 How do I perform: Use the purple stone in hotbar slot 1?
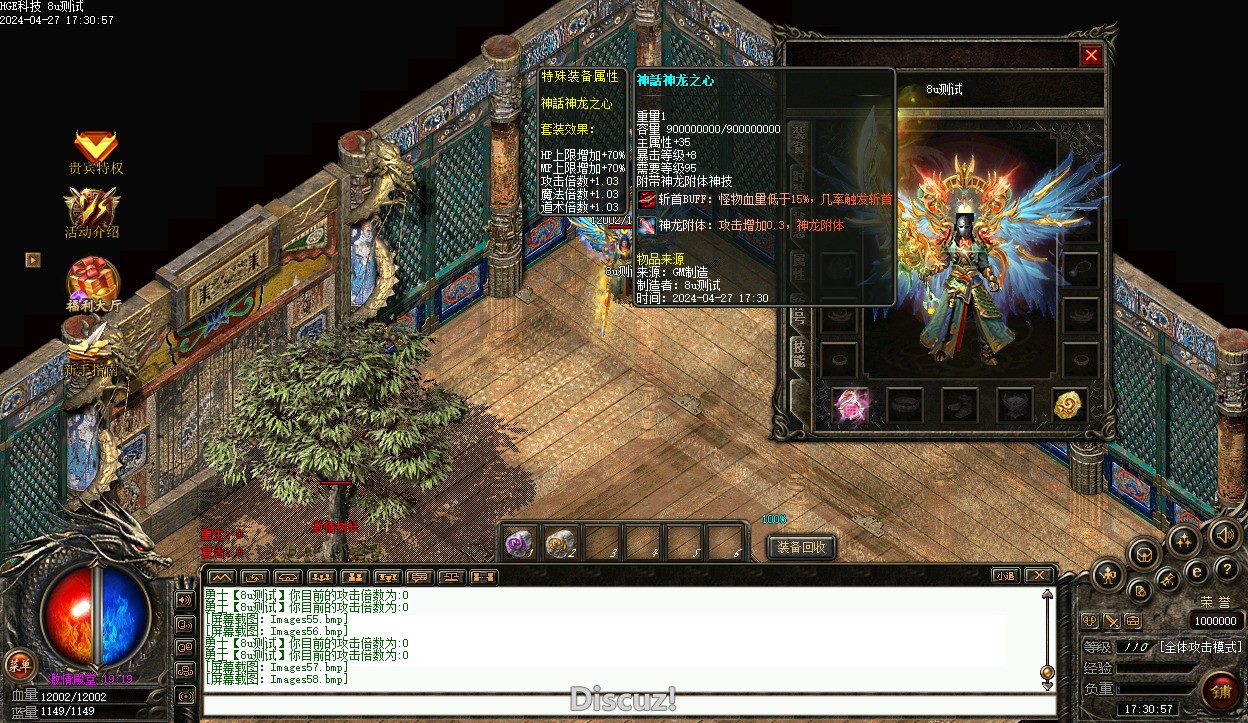(519, 543)
